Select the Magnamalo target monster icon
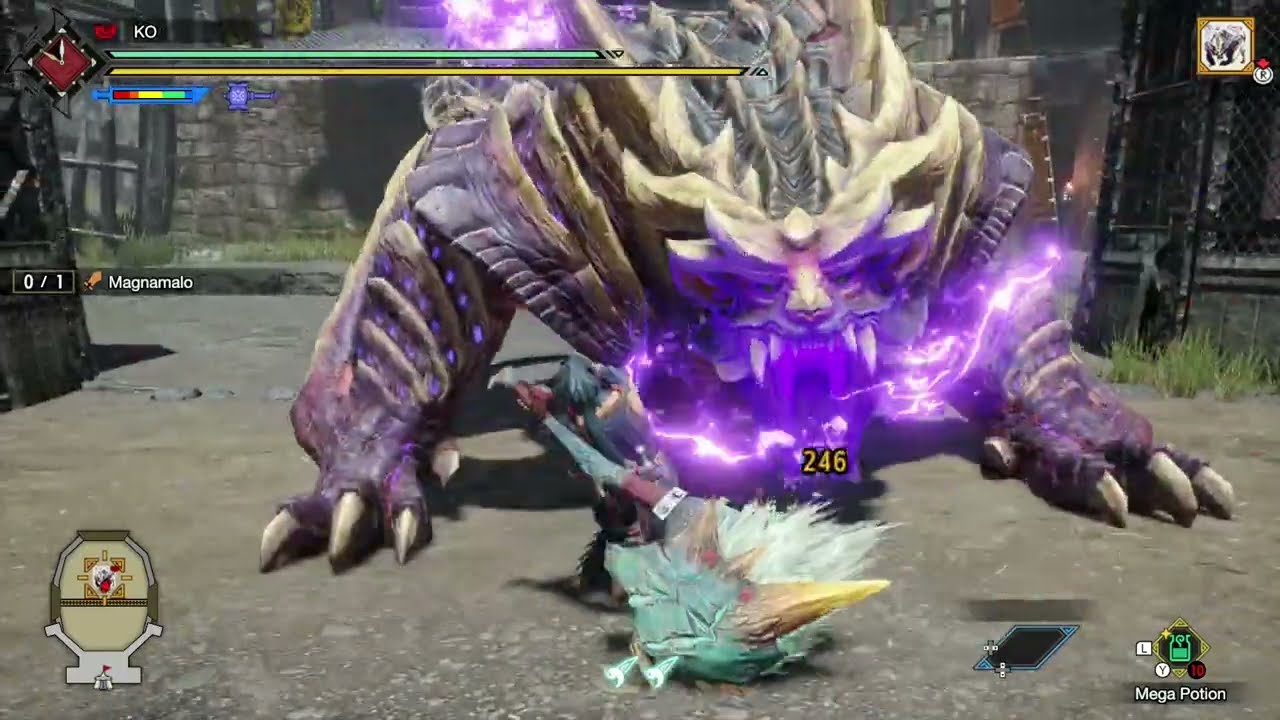 (x=1225, y=46)
